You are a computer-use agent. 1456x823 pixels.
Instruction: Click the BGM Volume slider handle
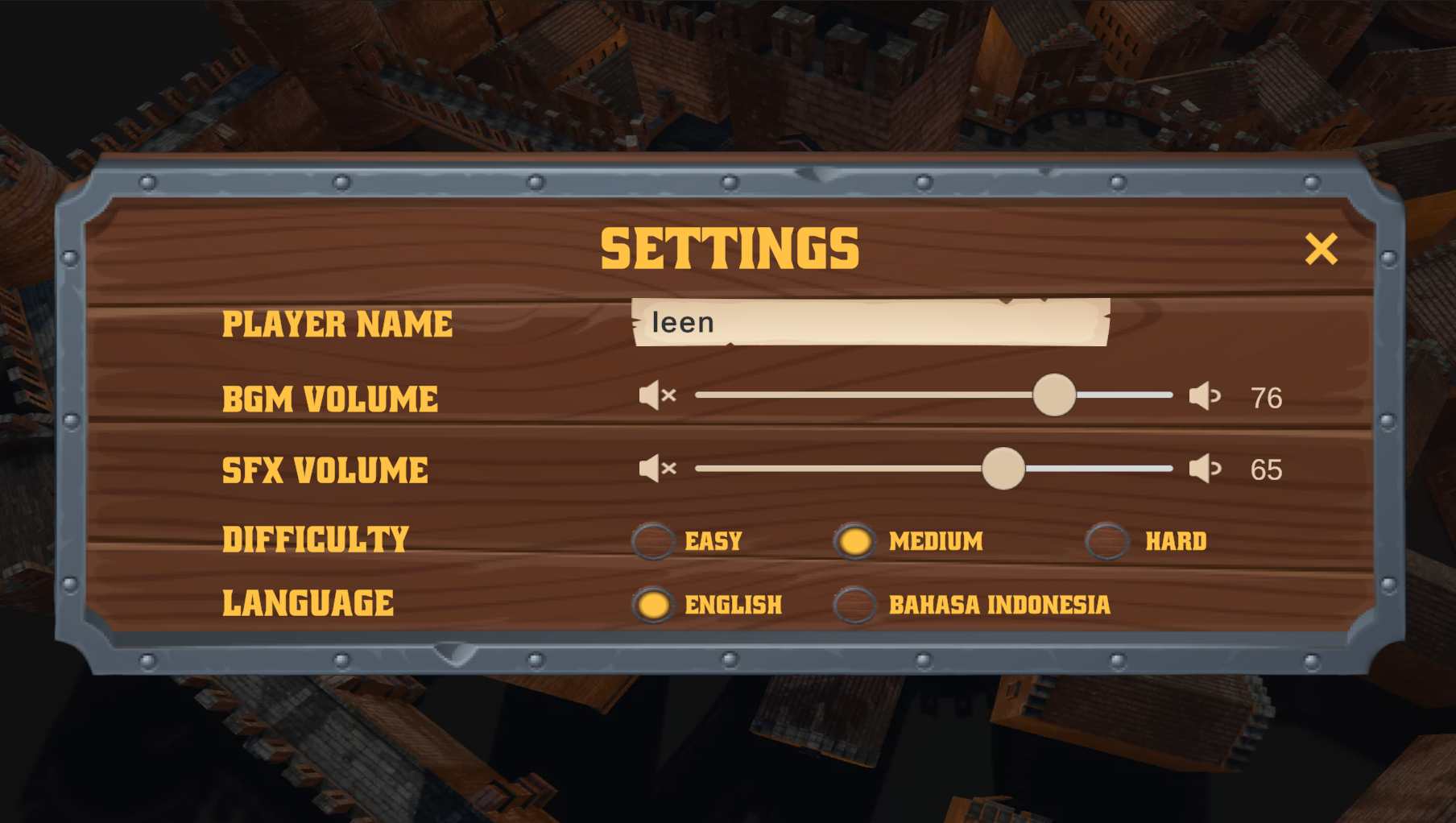(x=1054, y=395)
